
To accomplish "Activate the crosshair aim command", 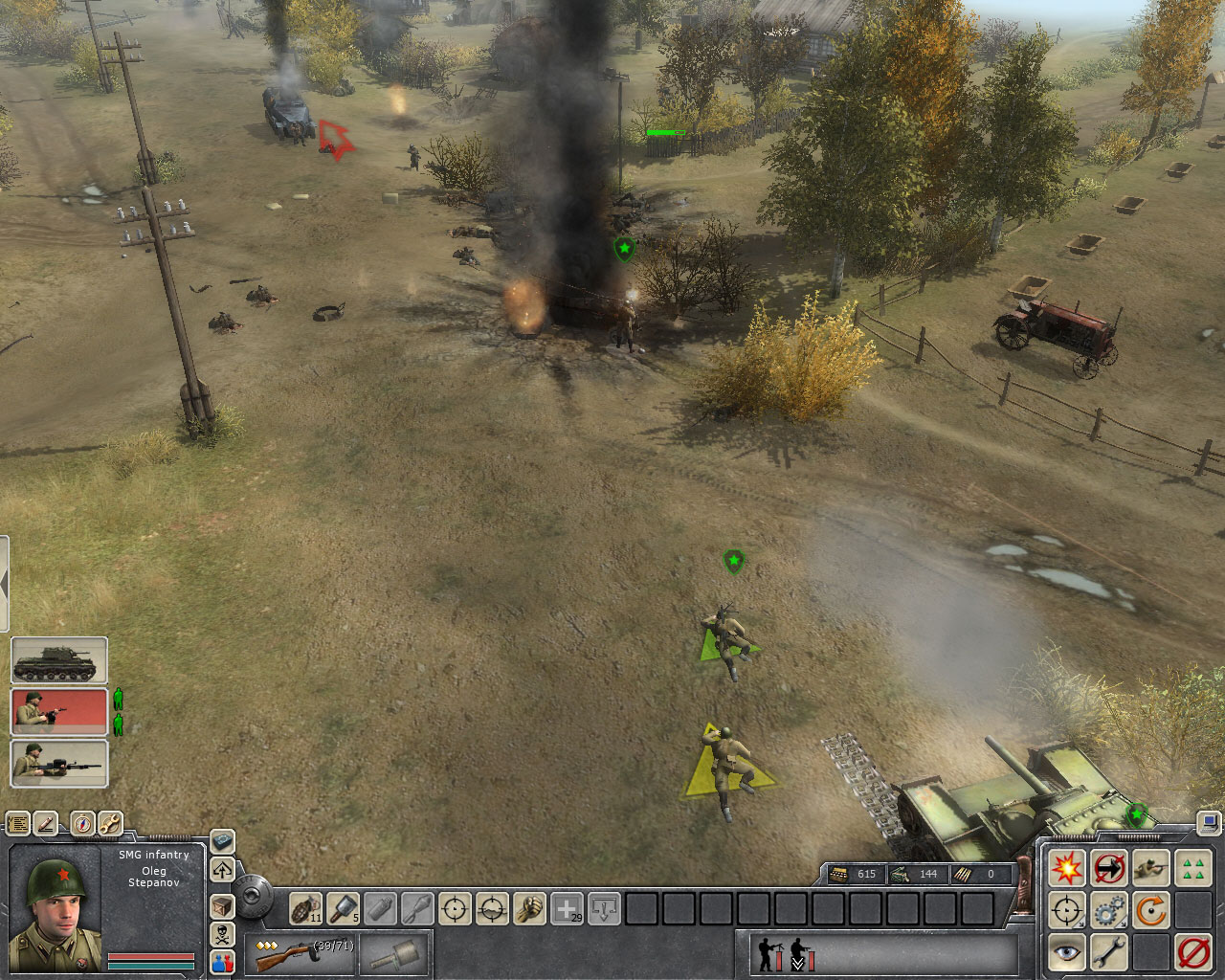I will click(x=456, y=907).
